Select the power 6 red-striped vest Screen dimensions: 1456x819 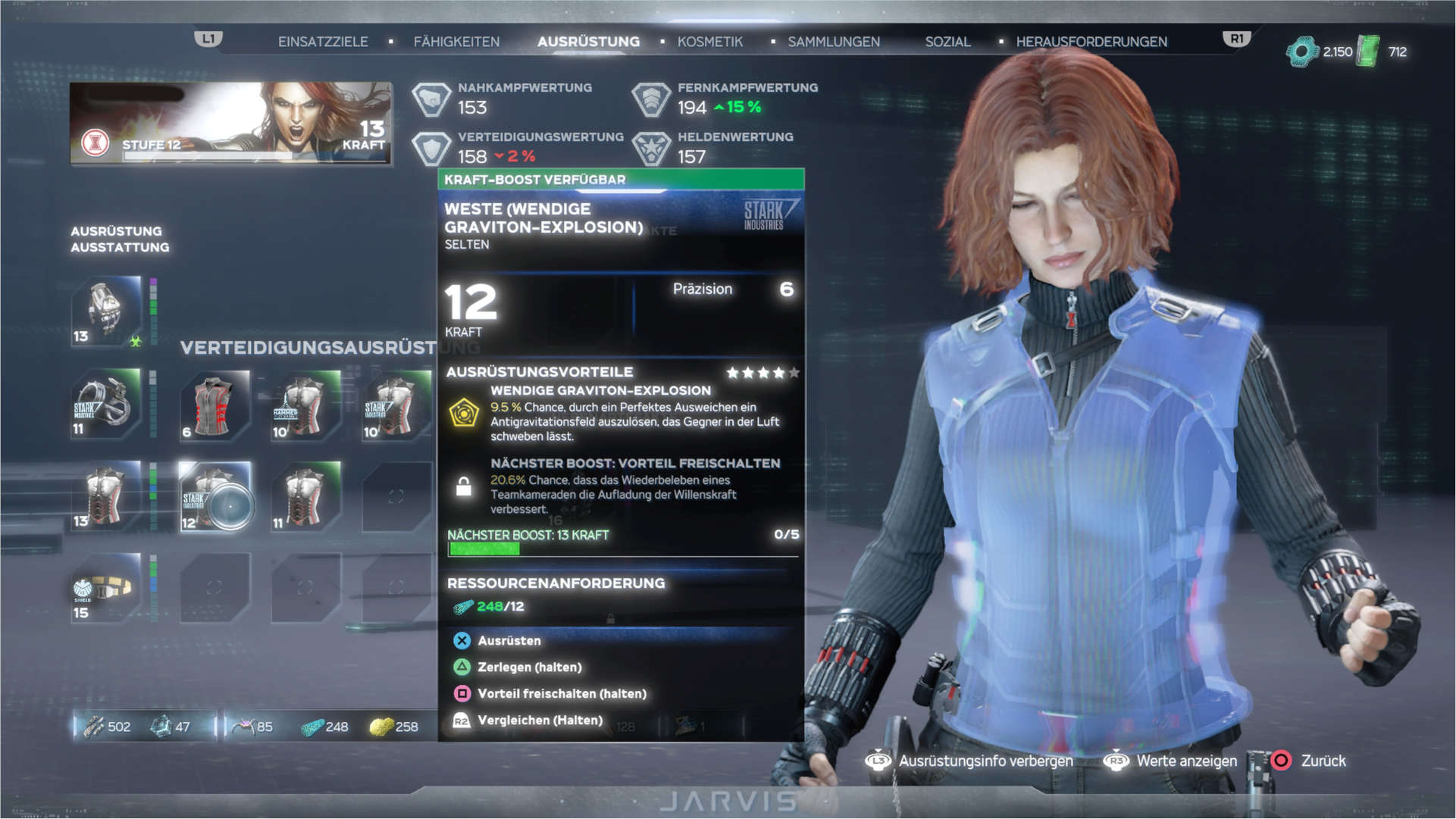(214, 405)
